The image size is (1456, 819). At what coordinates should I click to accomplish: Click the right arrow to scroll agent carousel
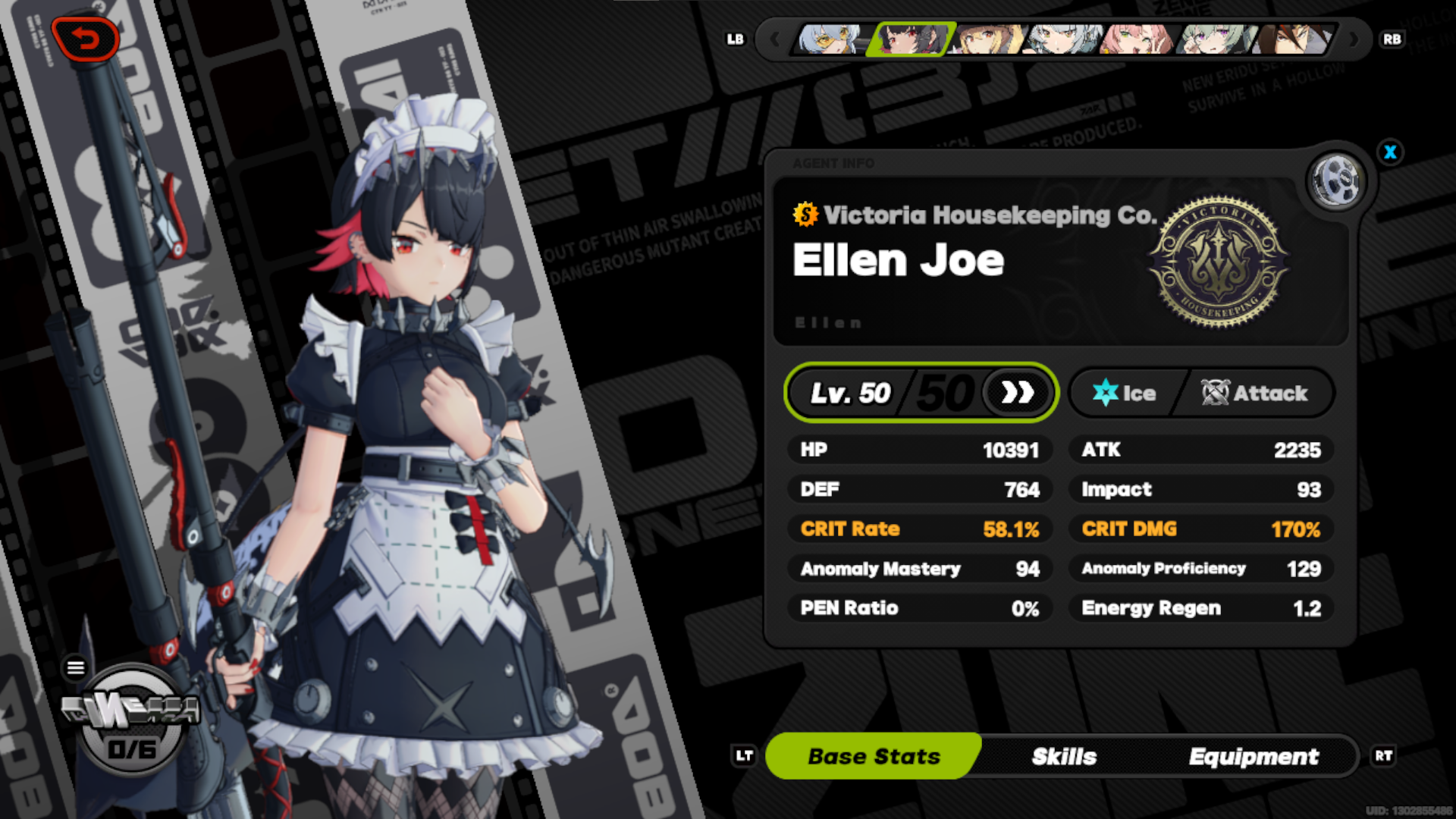[1355, 39]
